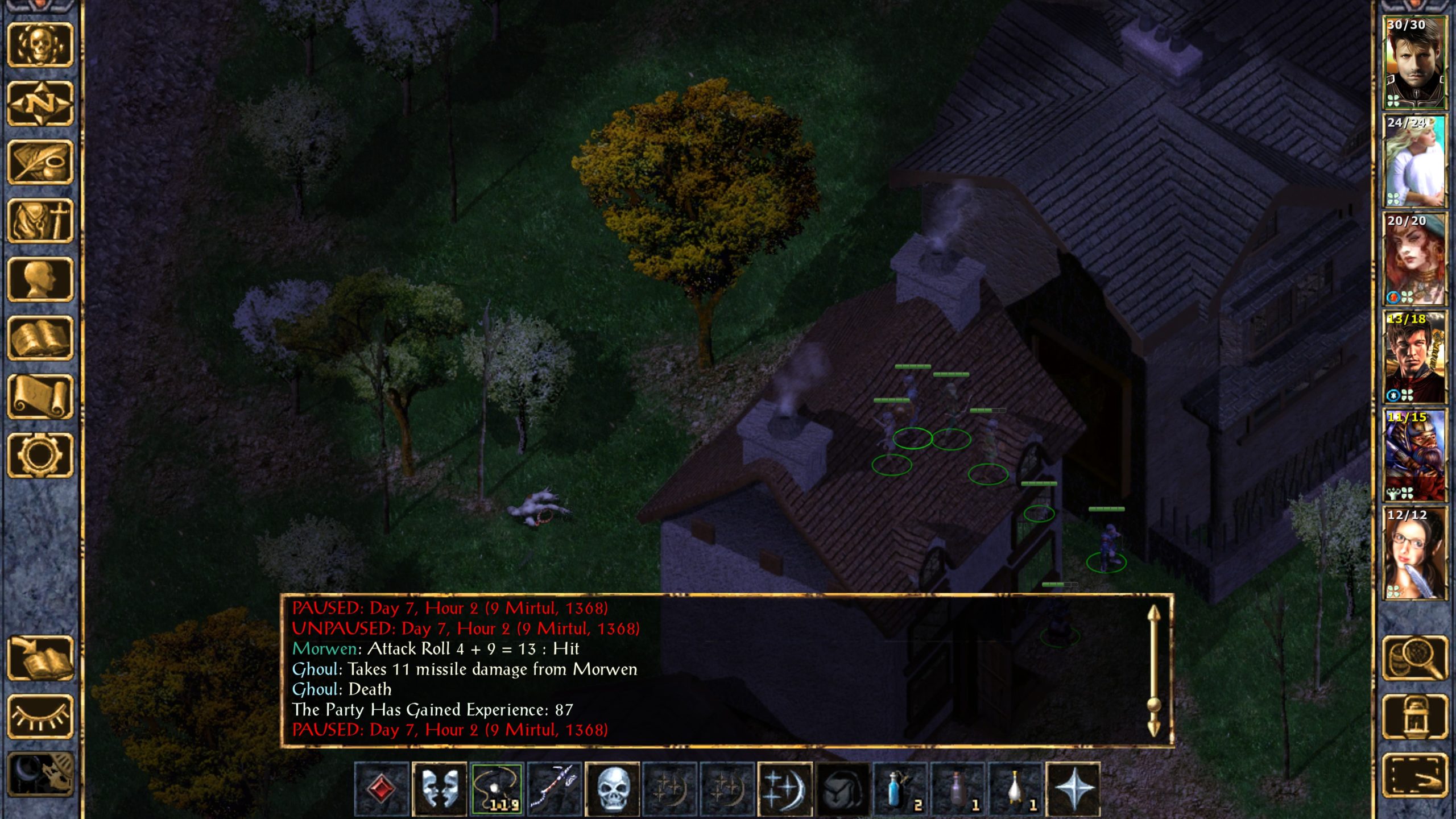Toggle the lantern button under the portraits
The height and width of the screenshot is (819, 1456).
(x=1414, y=717)
